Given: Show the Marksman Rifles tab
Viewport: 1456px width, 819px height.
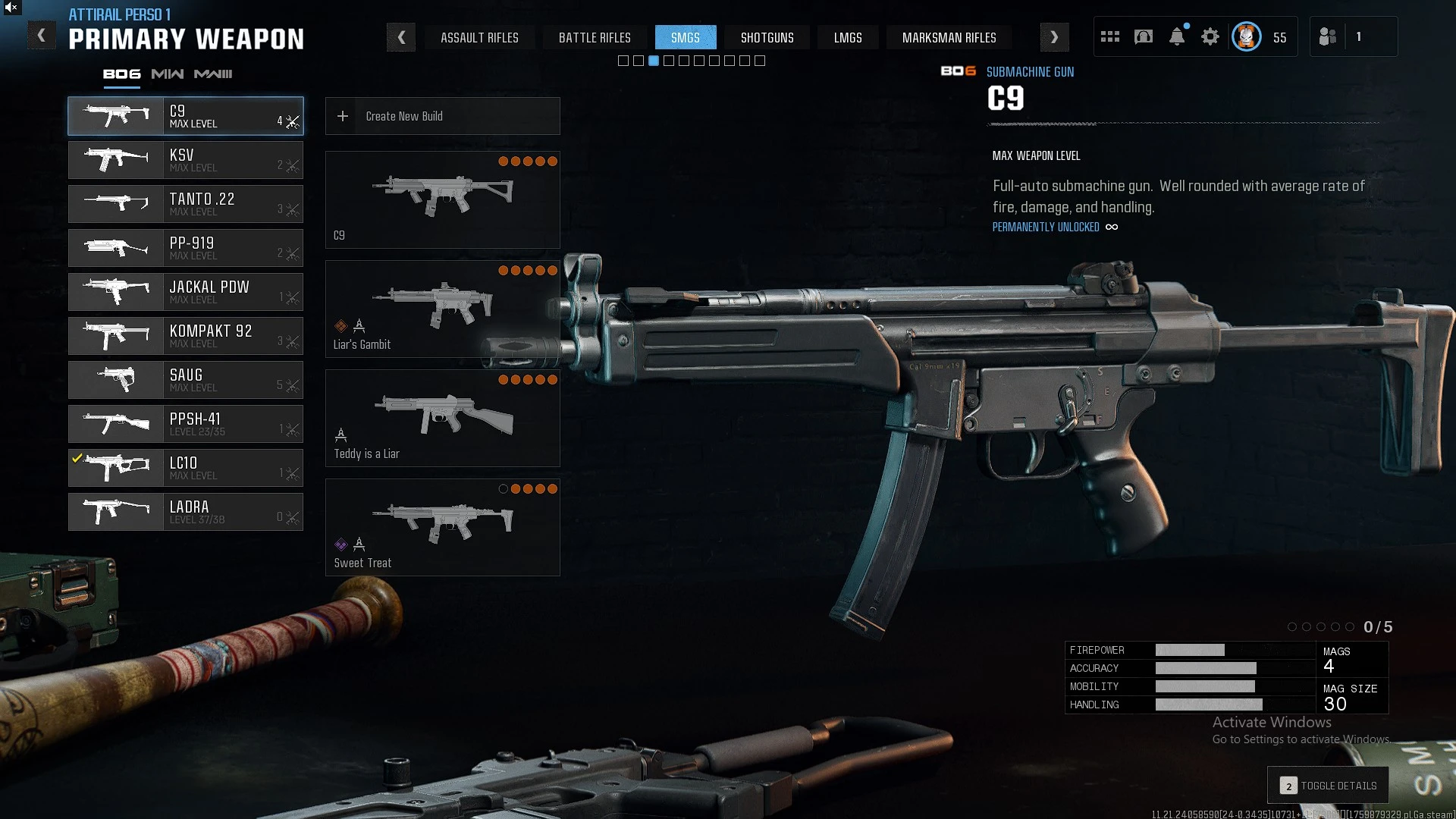Looking at the screenshot, I should point(949,37).
